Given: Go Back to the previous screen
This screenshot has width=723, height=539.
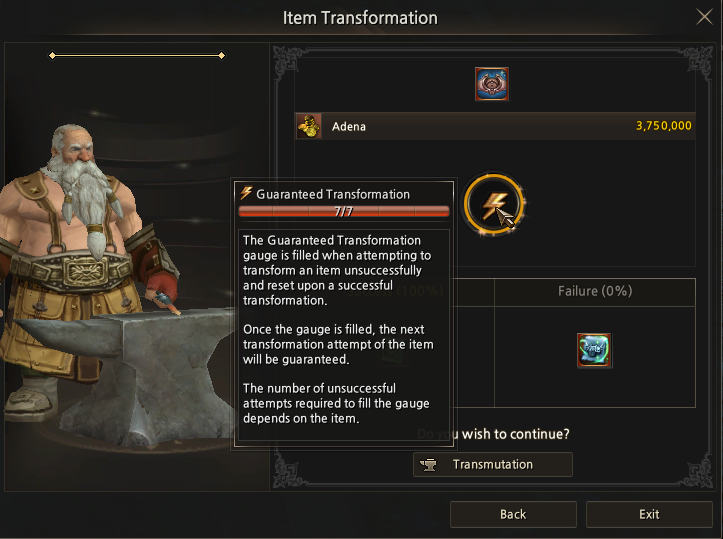Looking at the screenshot, I should point(513,514).
